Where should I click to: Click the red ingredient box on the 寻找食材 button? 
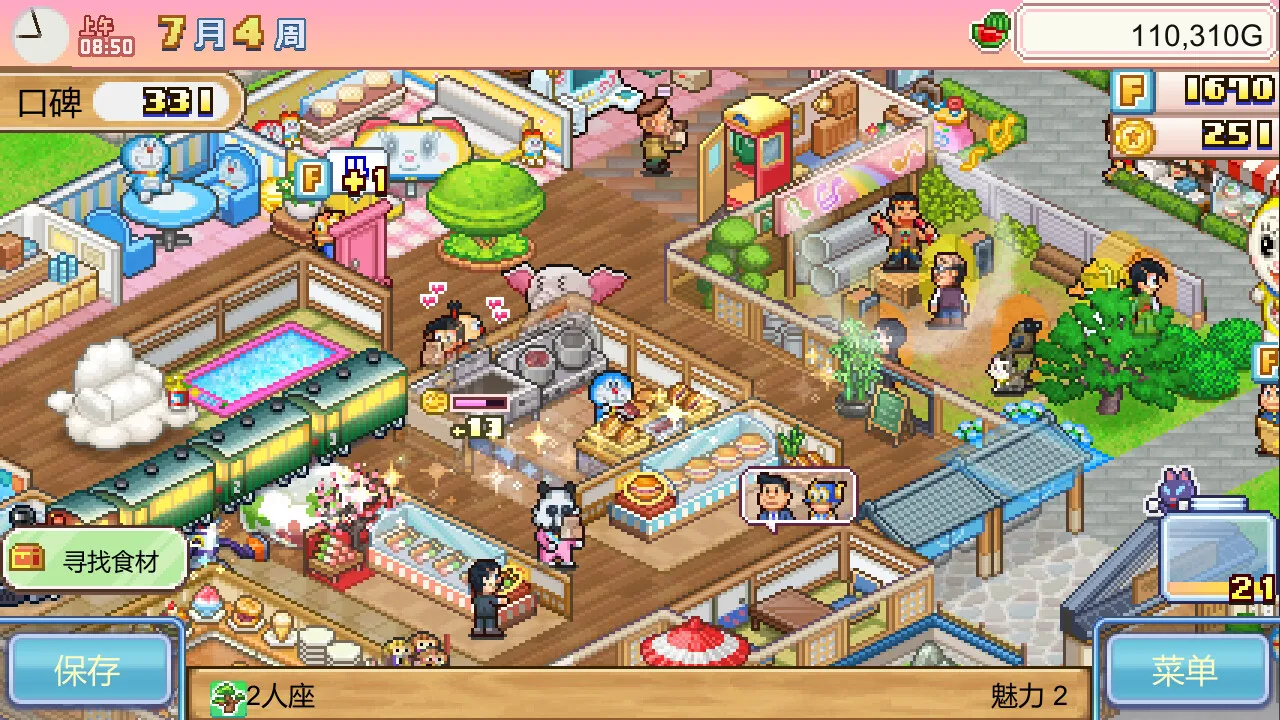tap(26, 559)
